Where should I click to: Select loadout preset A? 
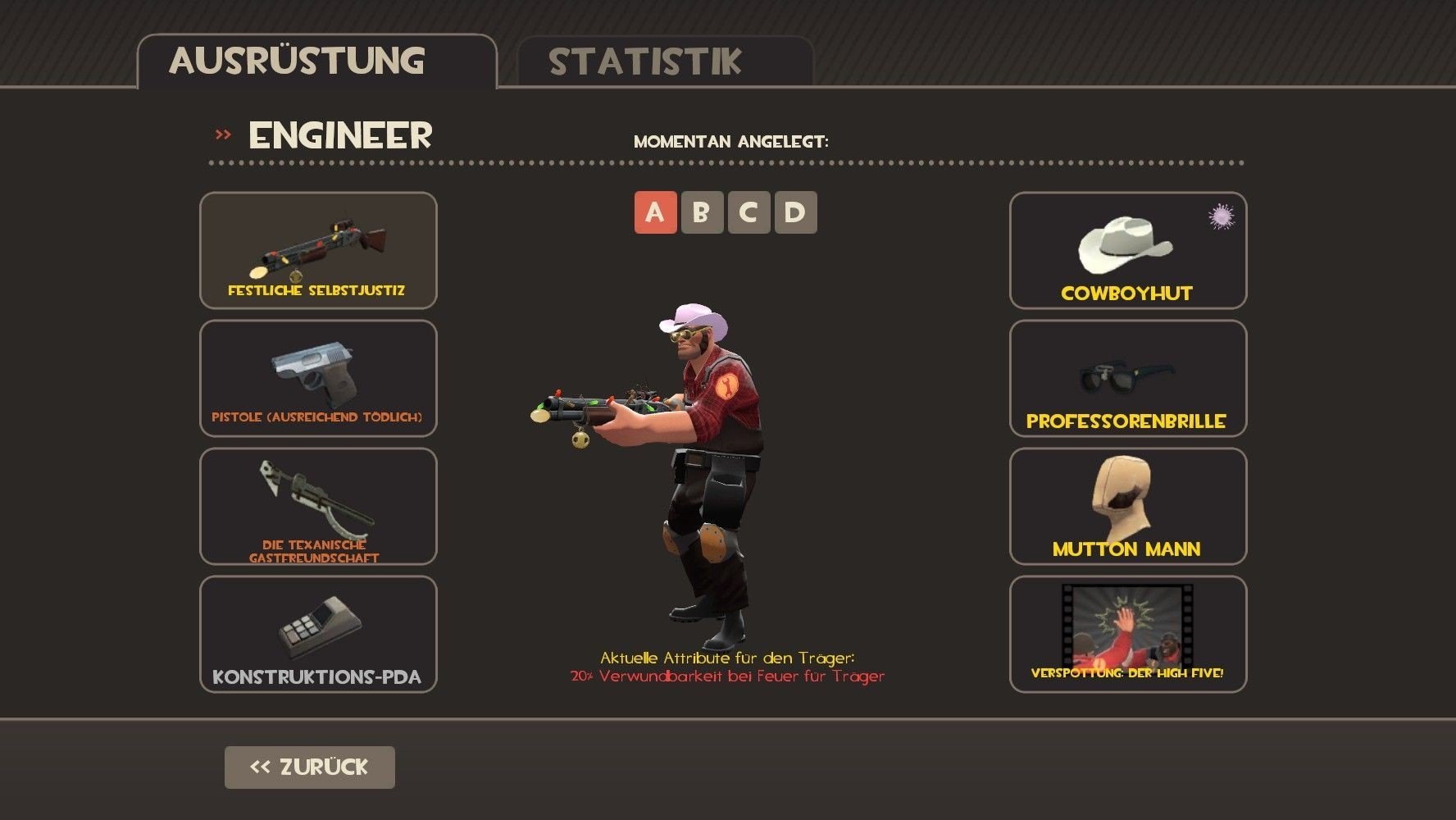click(x=655, y=212)
